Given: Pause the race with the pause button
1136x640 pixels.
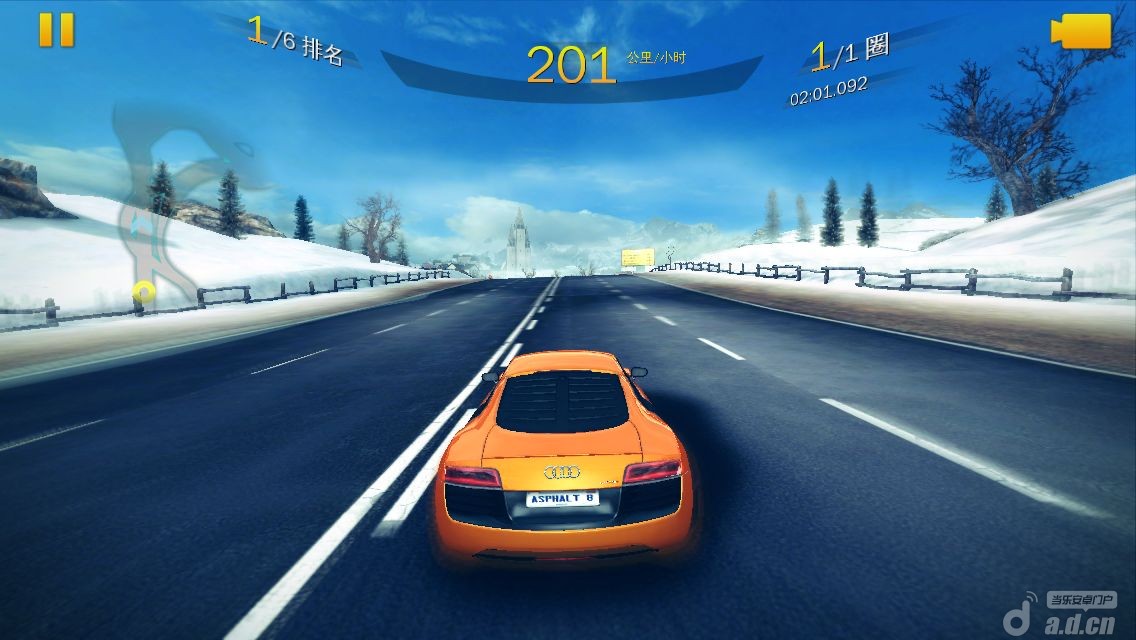Looking at the screenshot, I should click(57, 30).
